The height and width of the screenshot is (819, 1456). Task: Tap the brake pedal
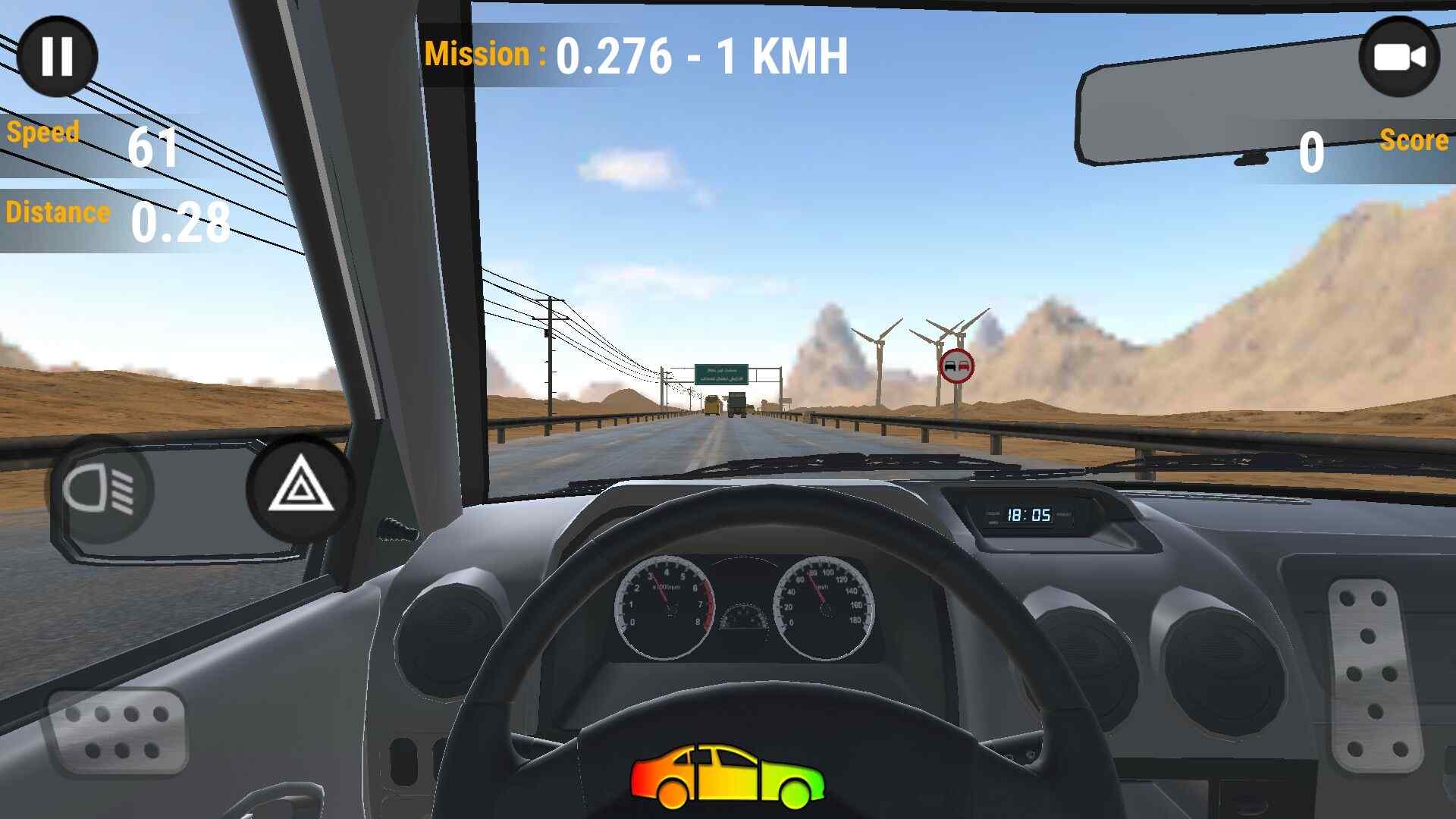(x=118, y=733)
